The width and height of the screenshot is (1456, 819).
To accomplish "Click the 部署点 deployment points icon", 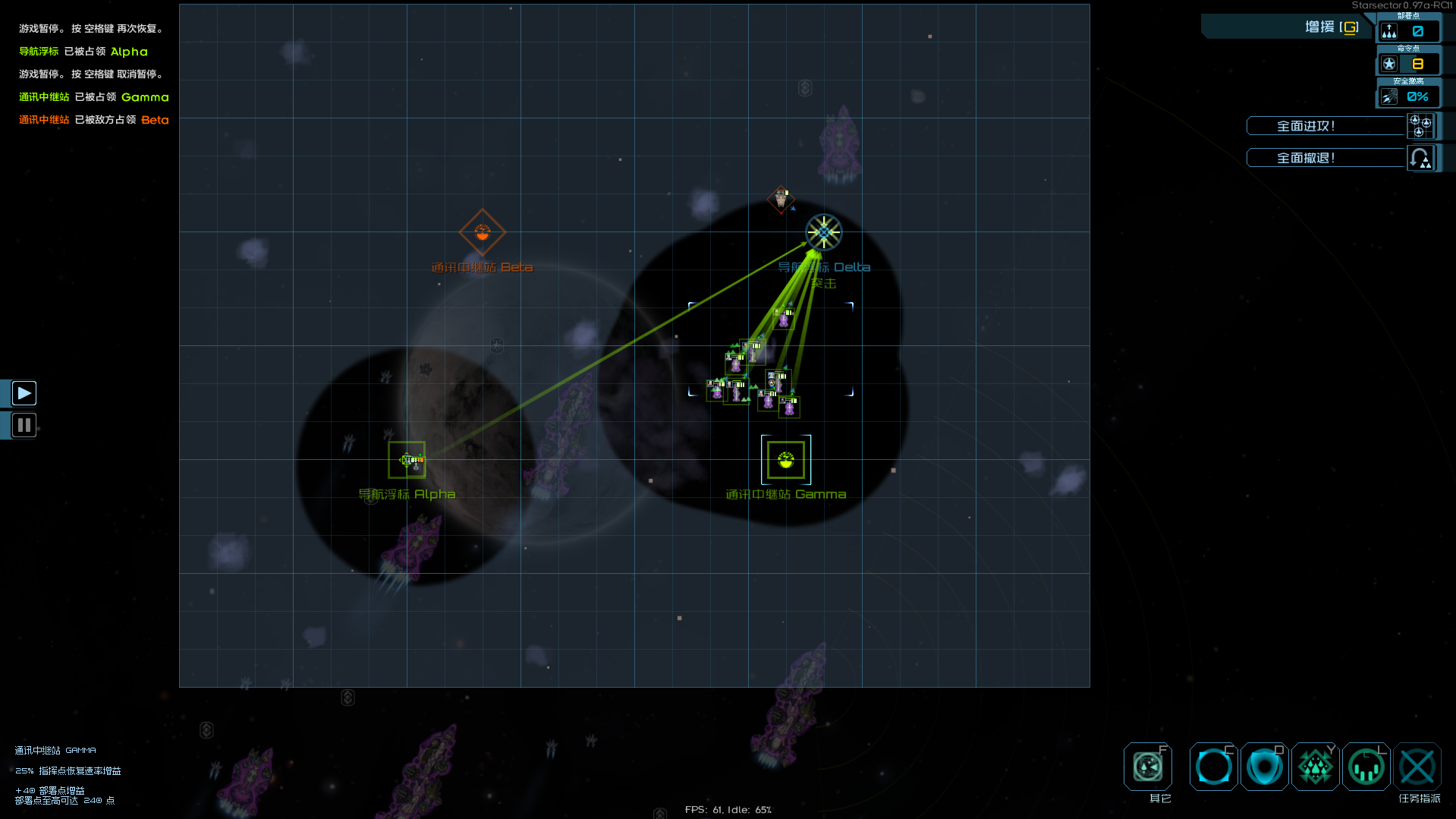I will 1389,31.
